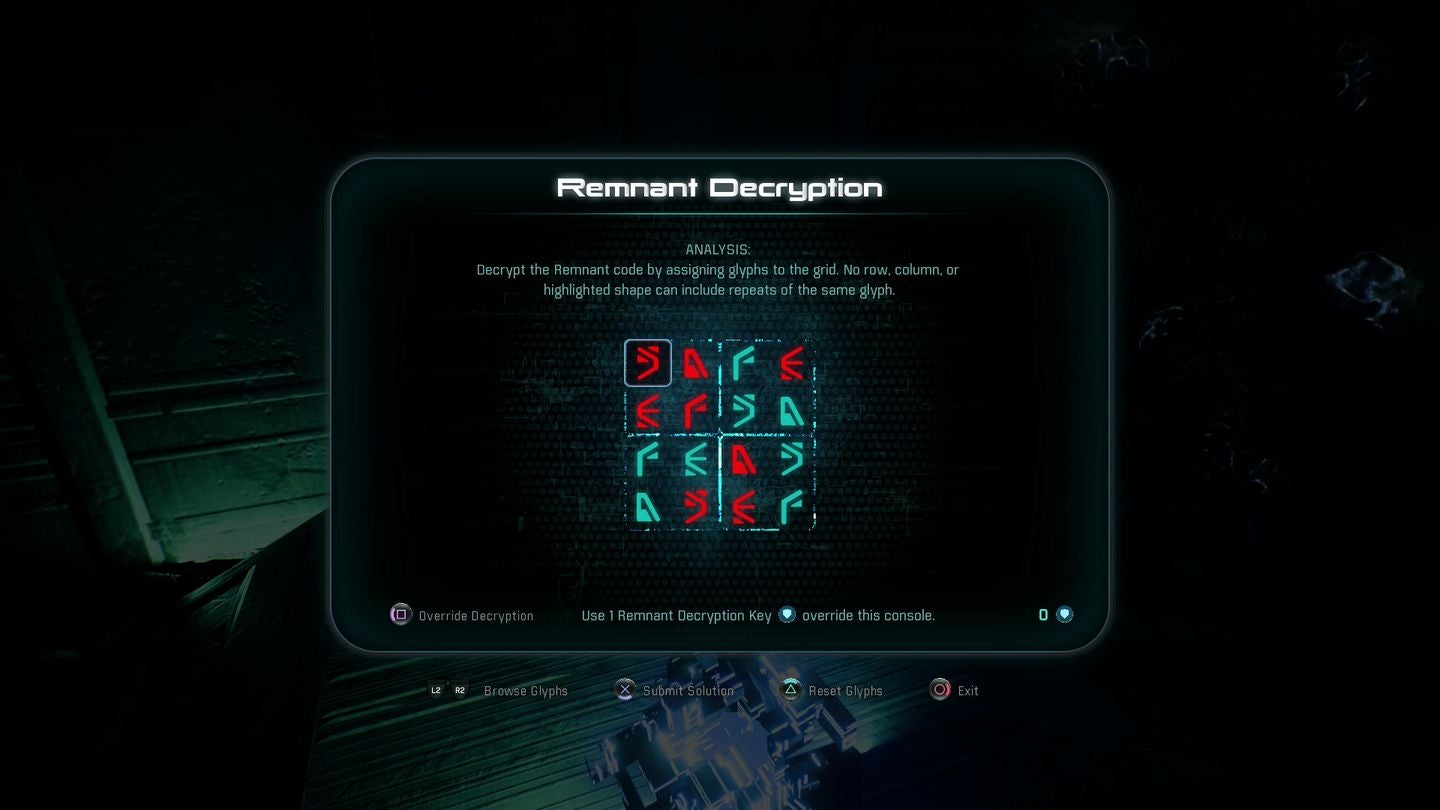
Task: Click the Square button icon next to Override Decryption
Action: (400, 615)
